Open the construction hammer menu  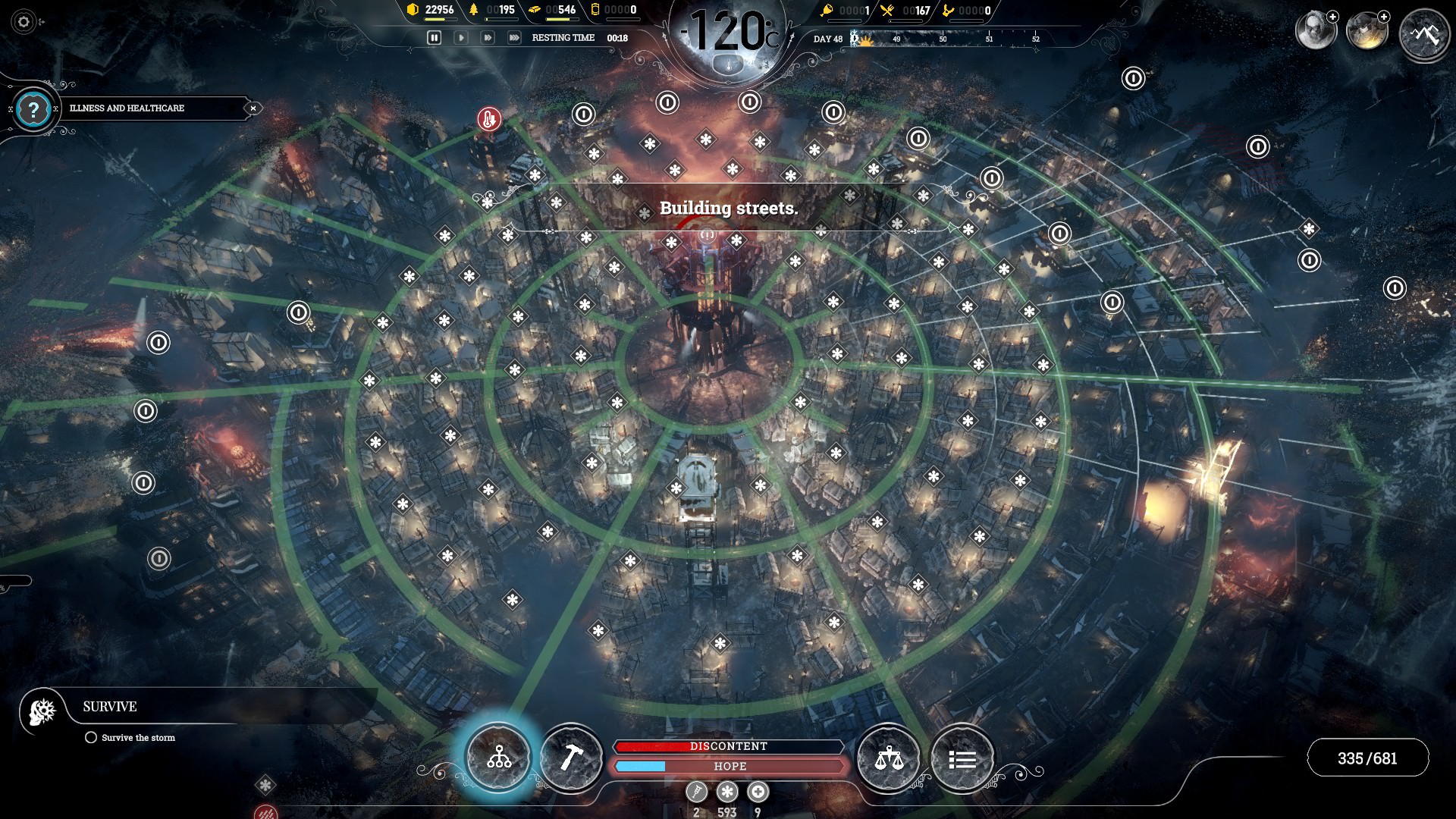click(x=570, y=757)
